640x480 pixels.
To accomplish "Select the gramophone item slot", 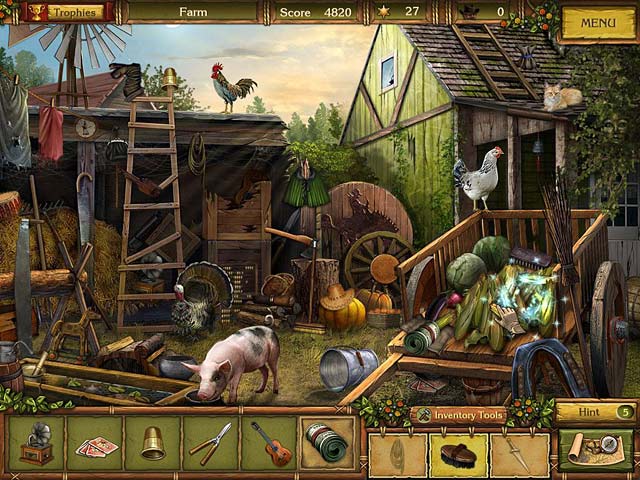I will pos(36,443).
